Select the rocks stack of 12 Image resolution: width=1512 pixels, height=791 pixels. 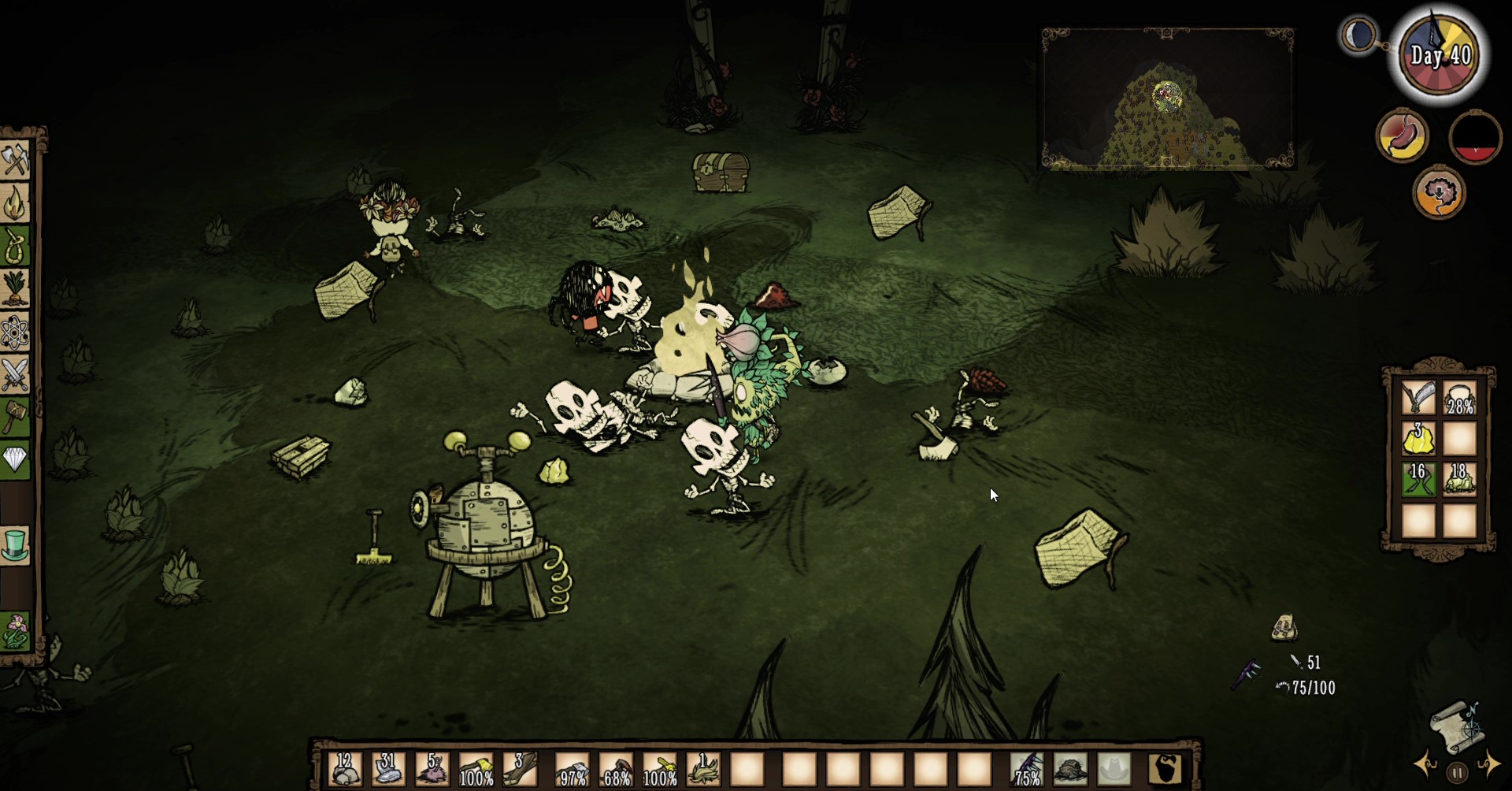(345, 769)
